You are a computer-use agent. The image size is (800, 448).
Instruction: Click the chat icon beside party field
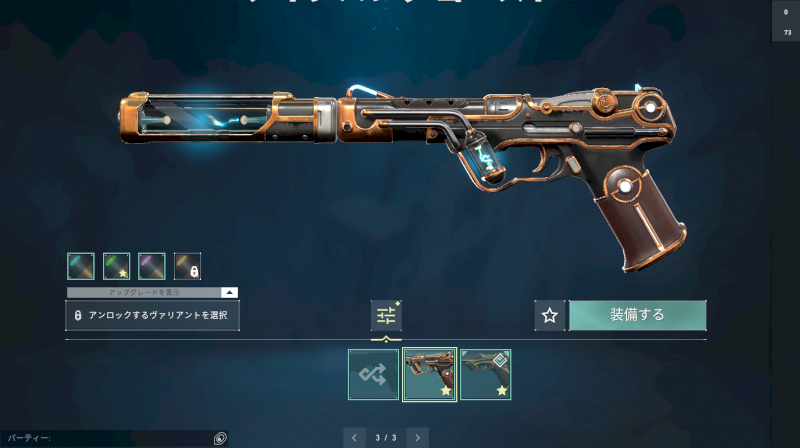coord(220,438)
